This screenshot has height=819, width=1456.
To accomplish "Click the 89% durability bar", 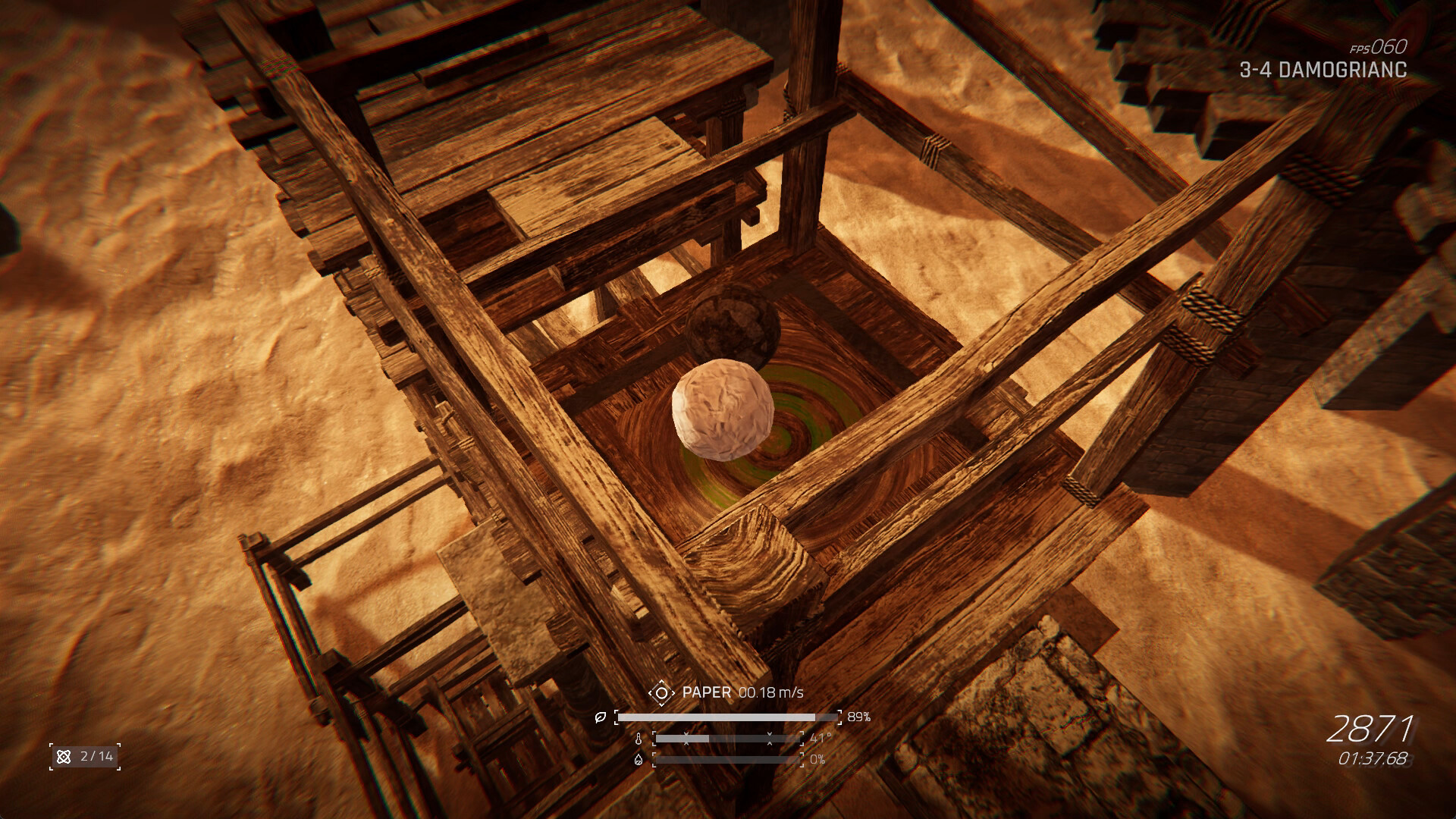I will click(x=726, y=717).
